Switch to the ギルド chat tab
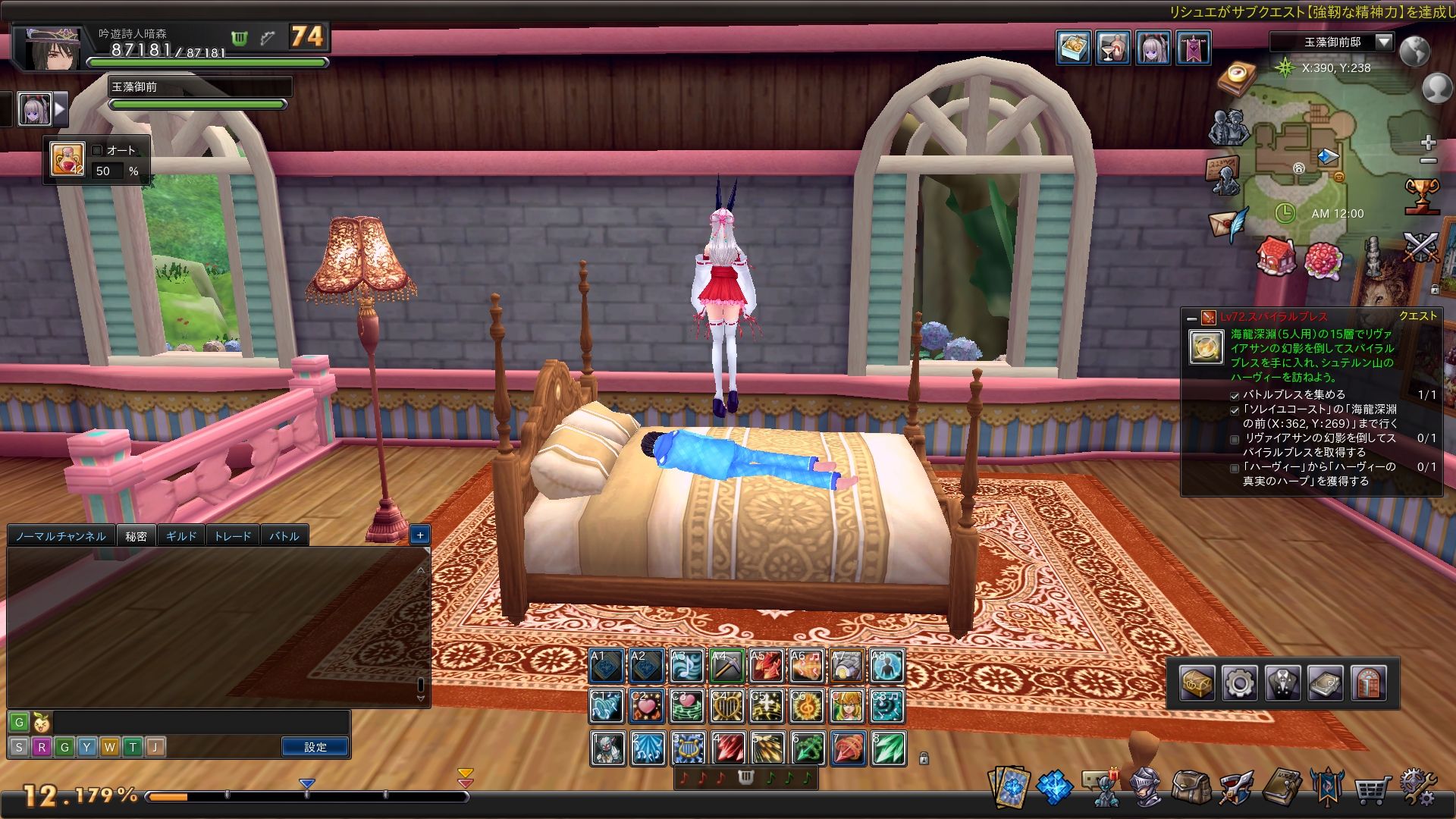1456x819 pixels. click(181, 536)
